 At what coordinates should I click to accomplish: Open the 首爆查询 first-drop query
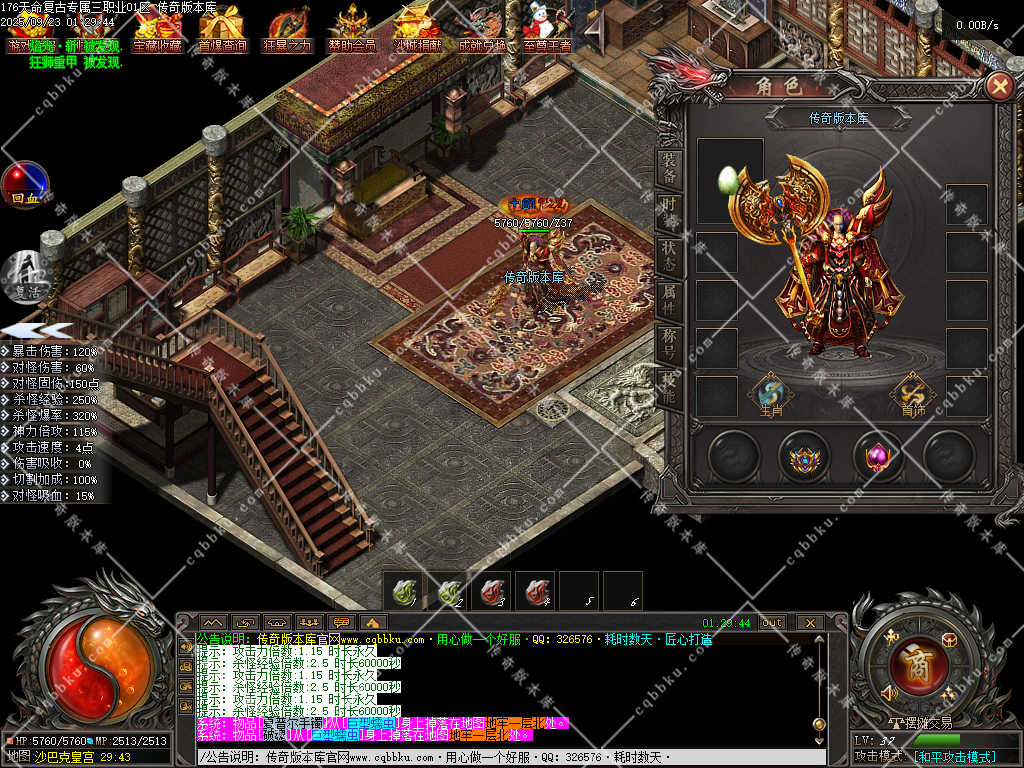222,30
